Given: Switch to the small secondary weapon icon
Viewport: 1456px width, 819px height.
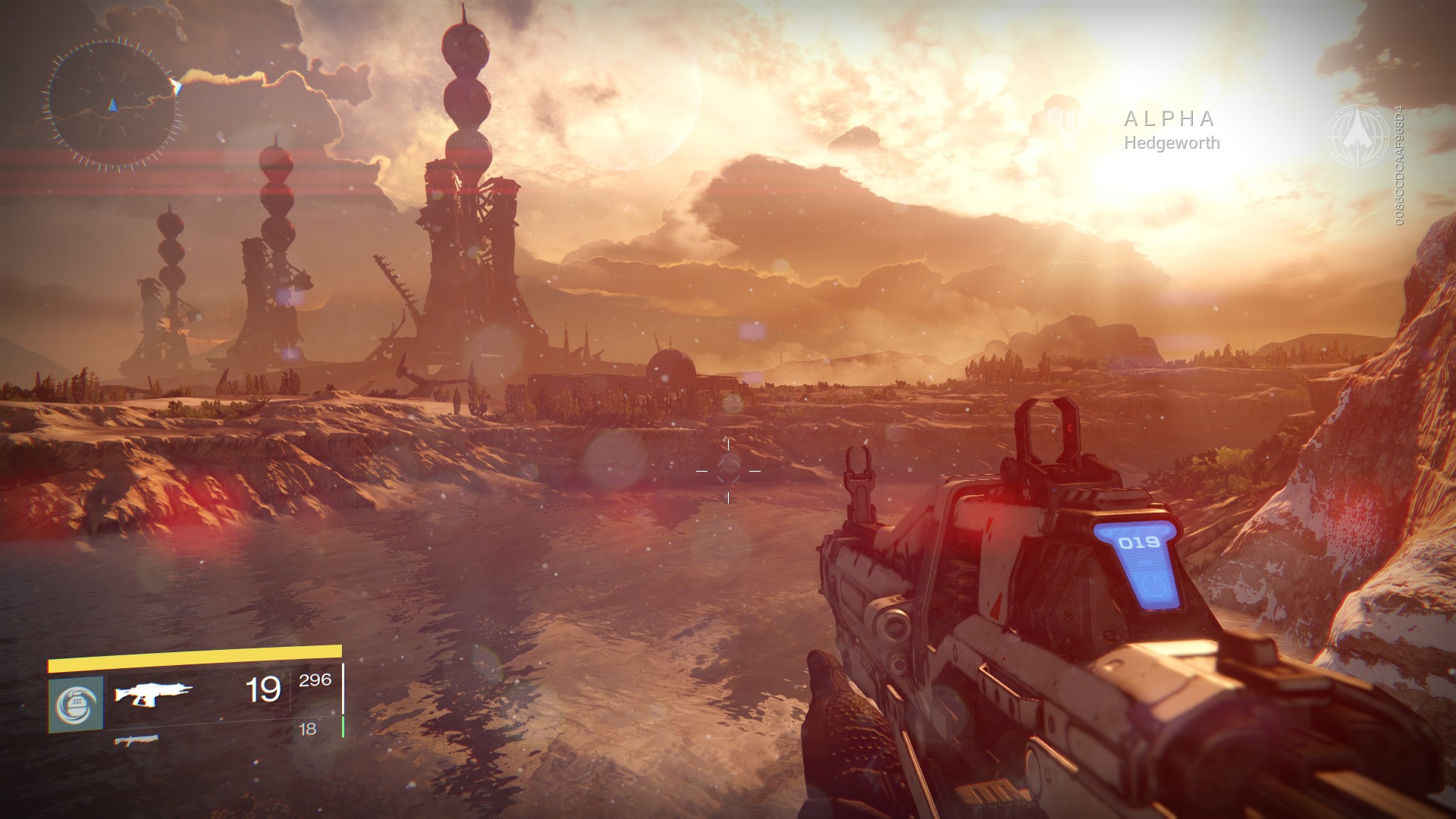Looking at the screenshot, I should point(136,739).
